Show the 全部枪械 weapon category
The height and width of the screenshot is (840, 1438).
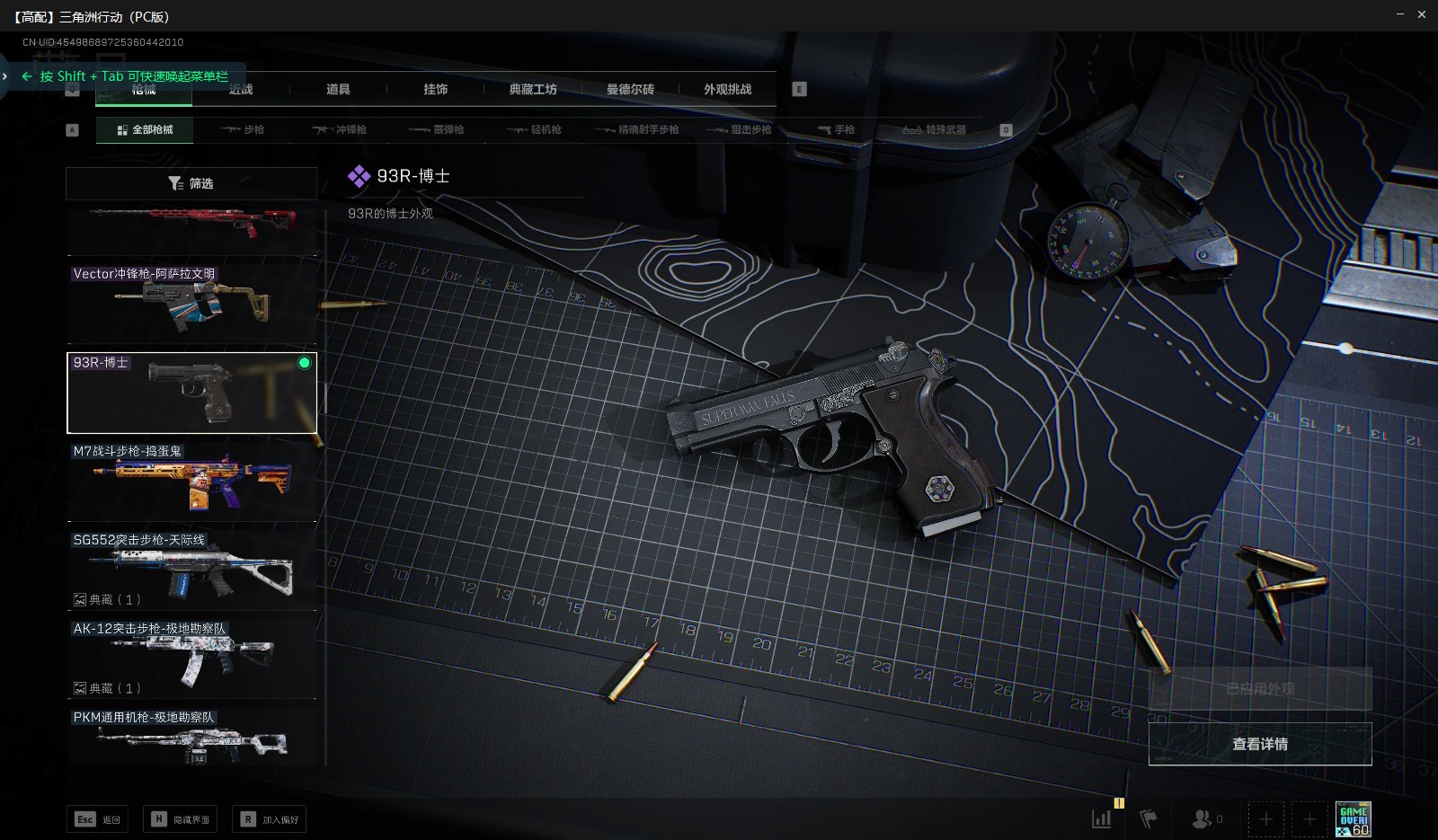click(145, 129)
